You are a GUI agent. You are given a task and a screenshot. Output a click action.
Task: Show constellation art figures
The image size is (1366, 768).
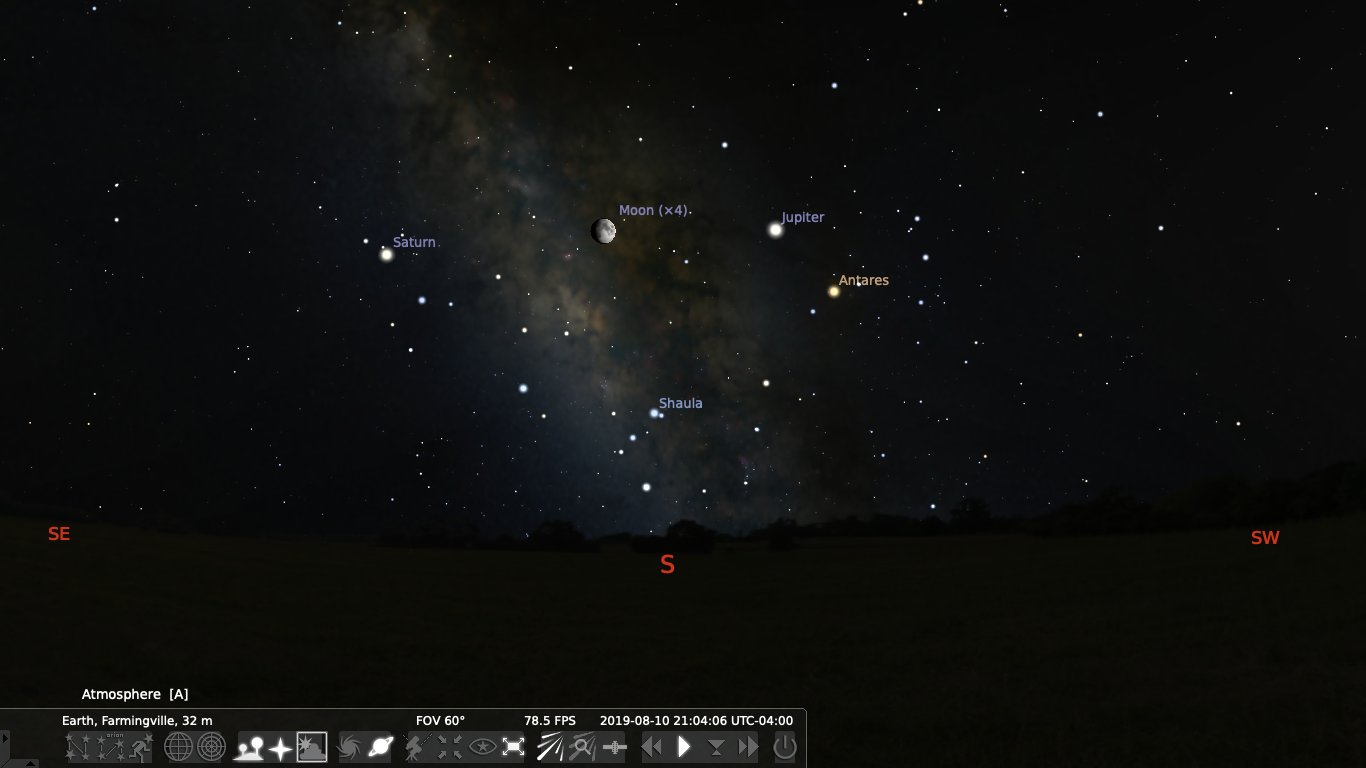[141, 747]
